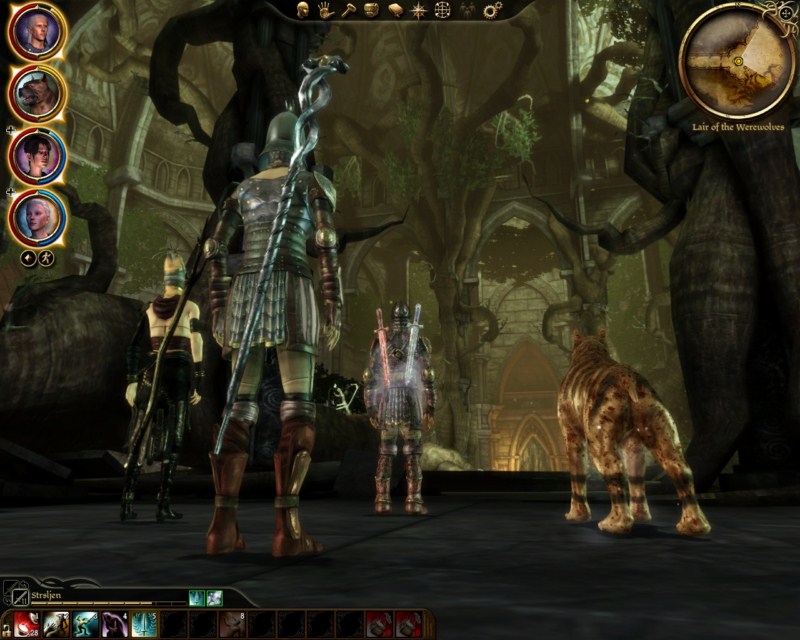Select the mabari hound party portrait
Viewport: 800px width, 640px height.
pos(37,93)
